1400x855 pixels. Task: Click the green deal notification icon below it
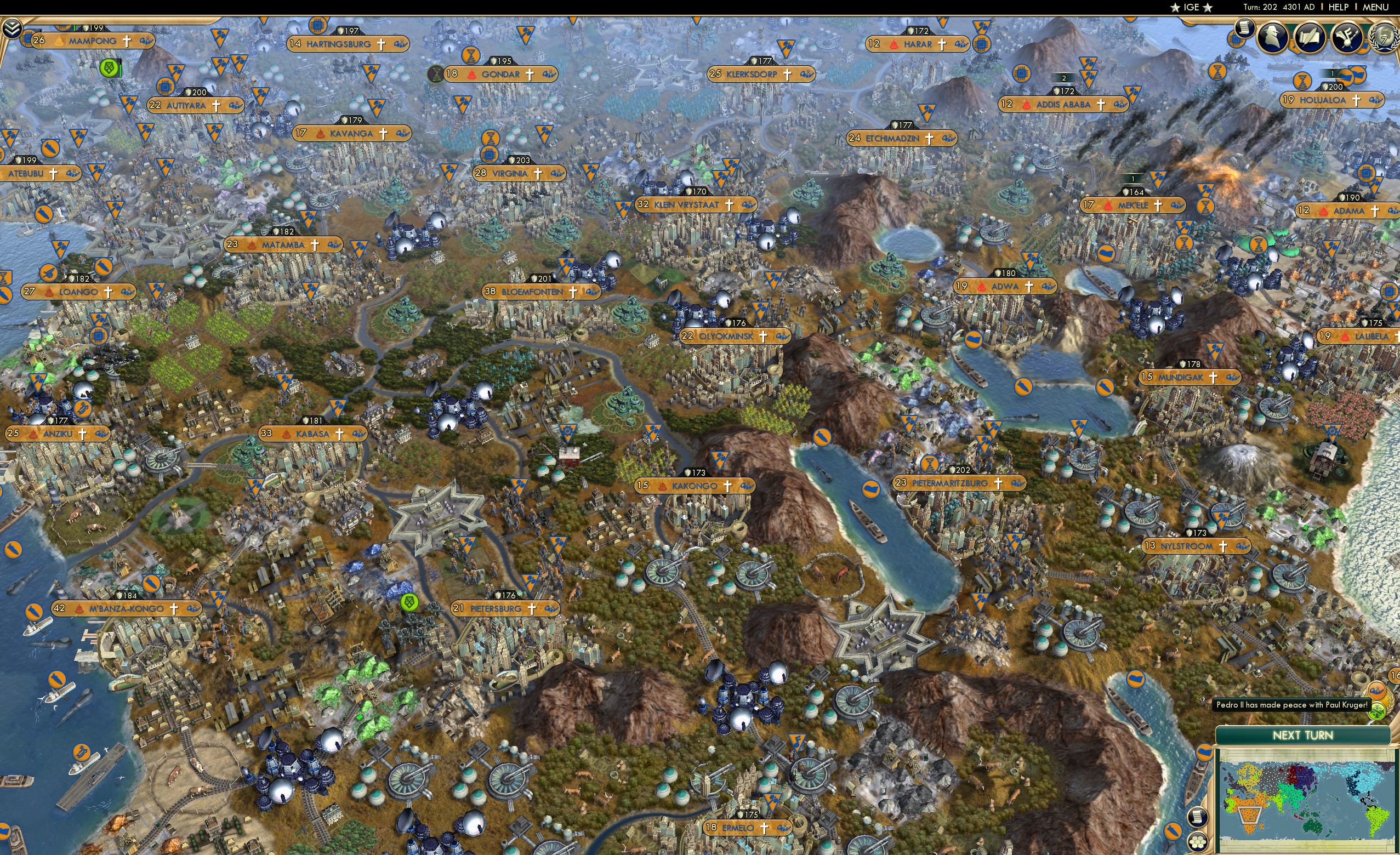[x=1377, y=711]
